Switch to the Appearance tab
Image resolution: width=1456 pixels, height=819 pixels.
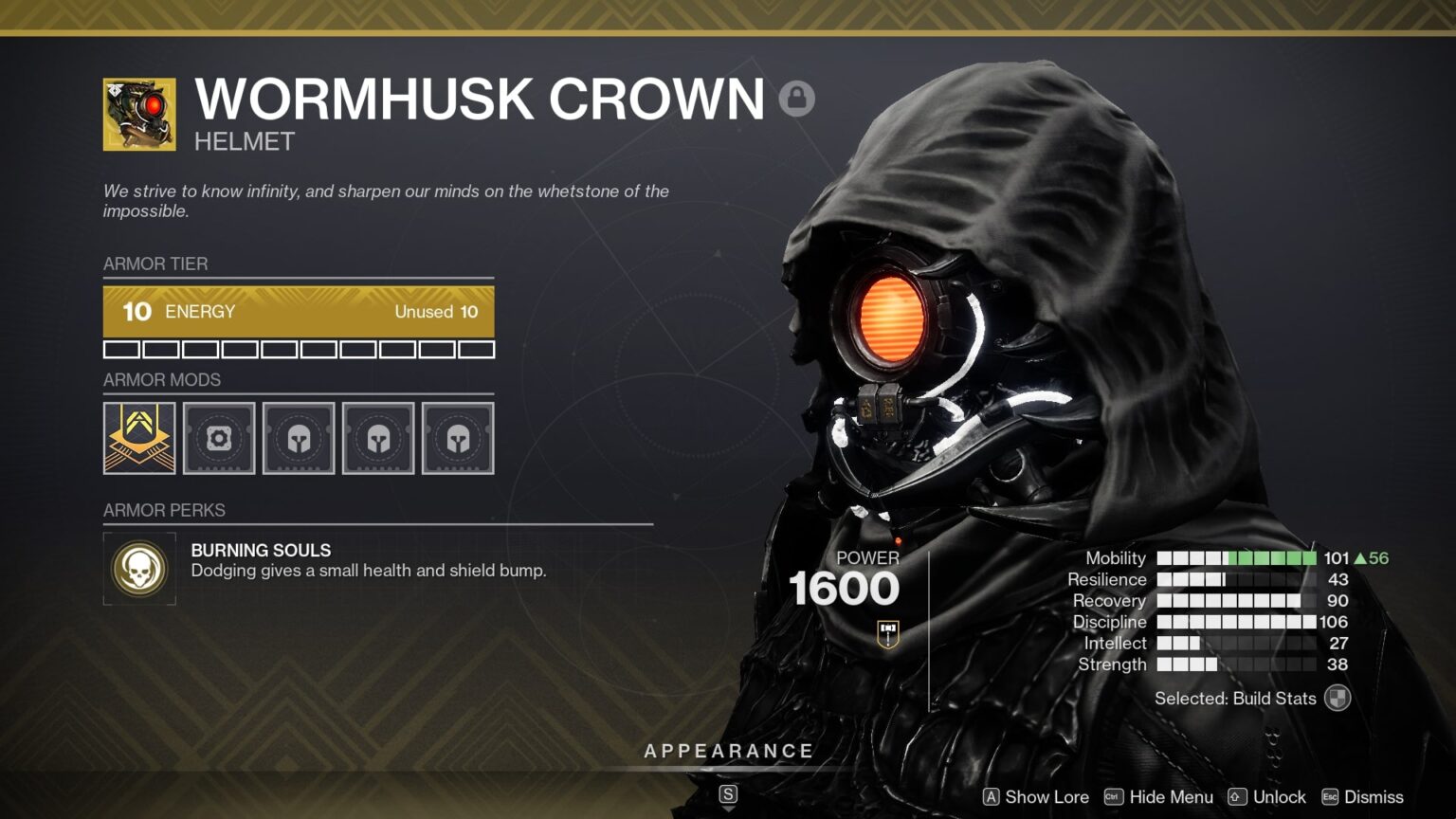click(x=728, y=750)
